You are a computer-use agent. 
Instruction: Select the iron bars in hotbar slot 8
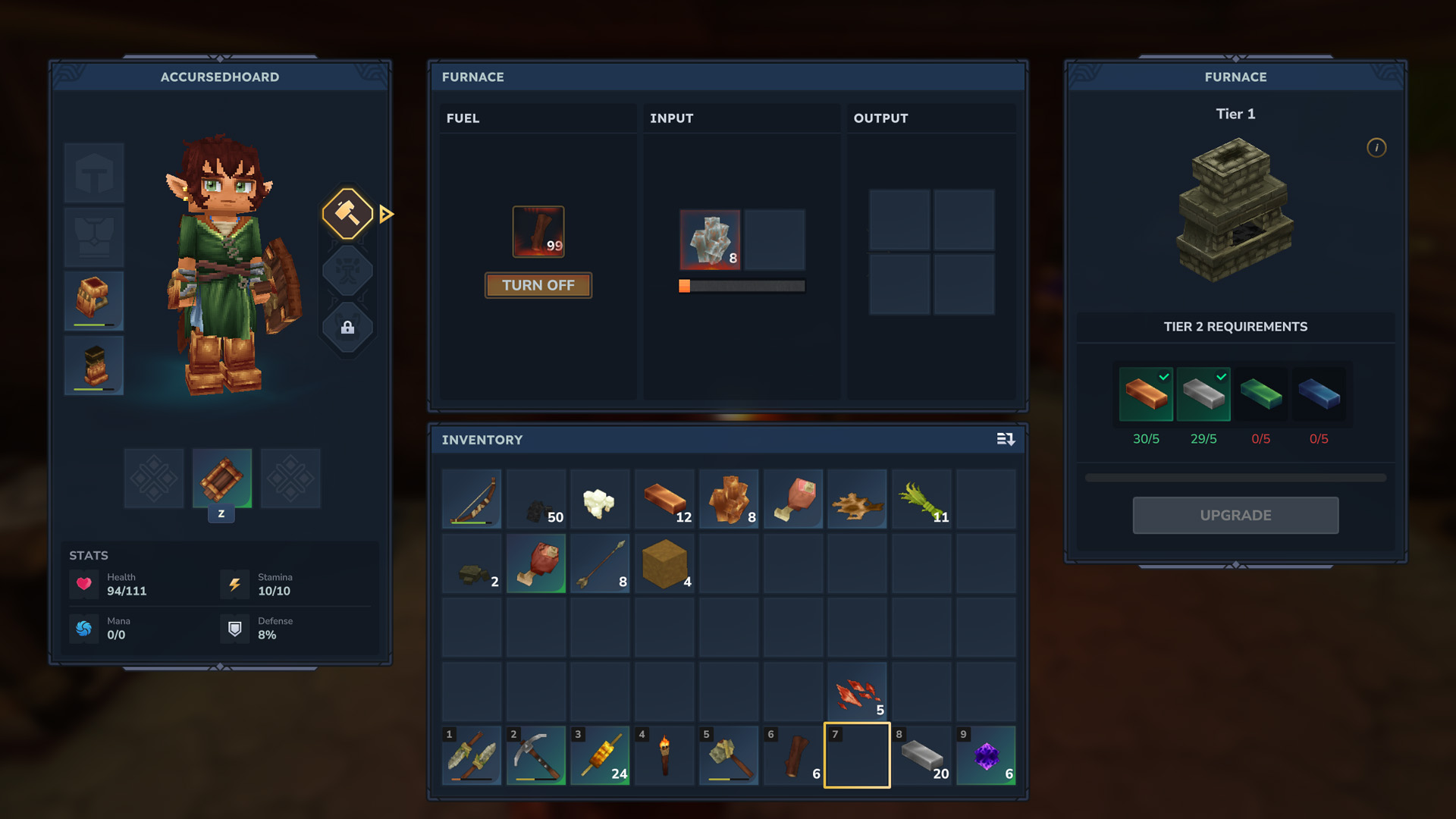921,755
